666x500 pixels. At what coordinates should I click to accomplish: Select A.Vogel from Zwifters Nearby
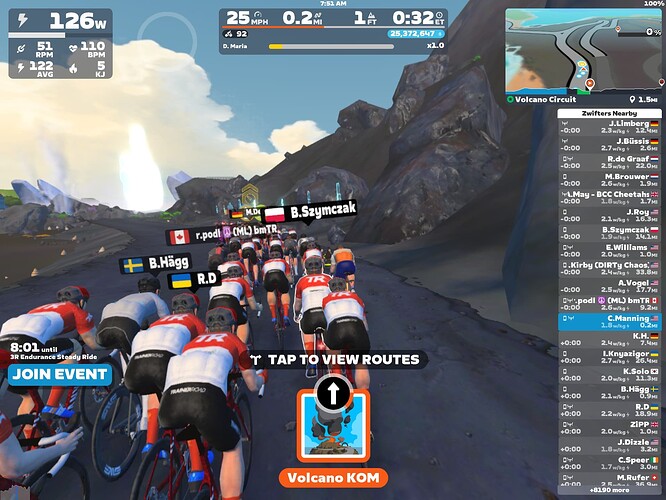tap(610, 286)
